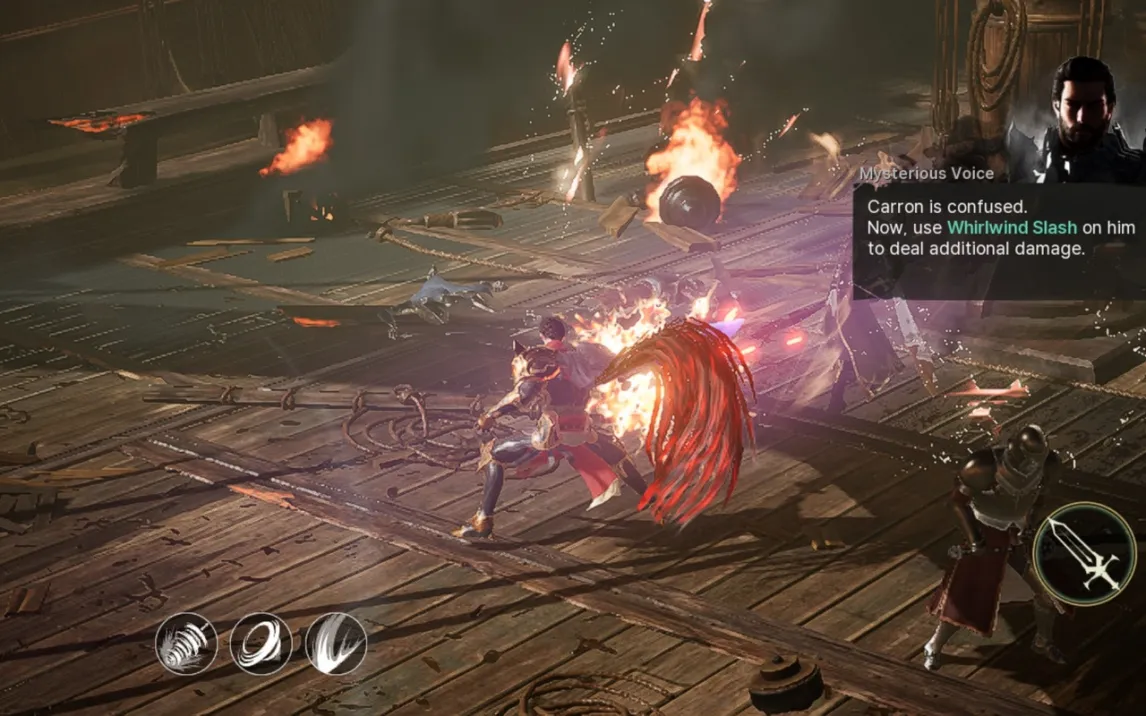Cast the spinning ring whirlwind skill
The height and width of the screenshot is (716, 1146).
point(261,643)
